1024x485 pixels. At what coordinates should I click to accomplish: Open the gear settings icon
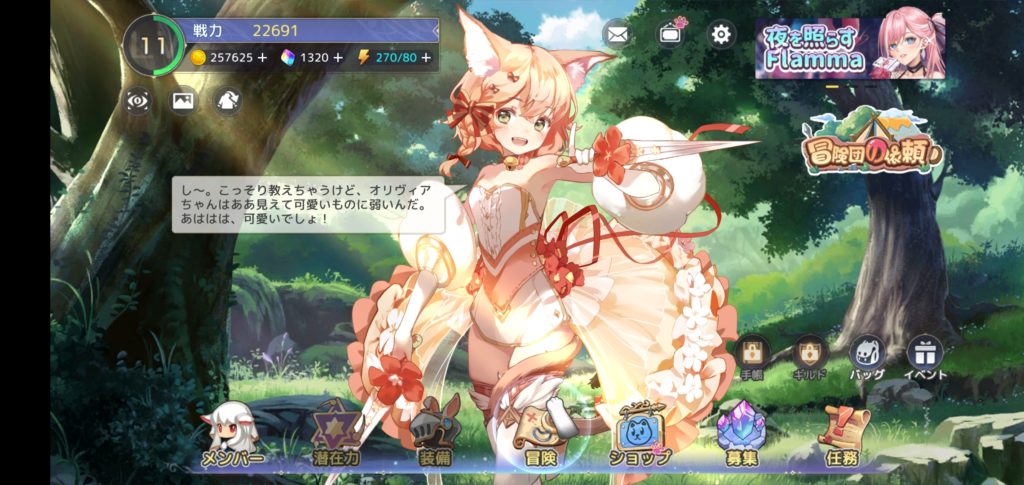pos(721,35)
